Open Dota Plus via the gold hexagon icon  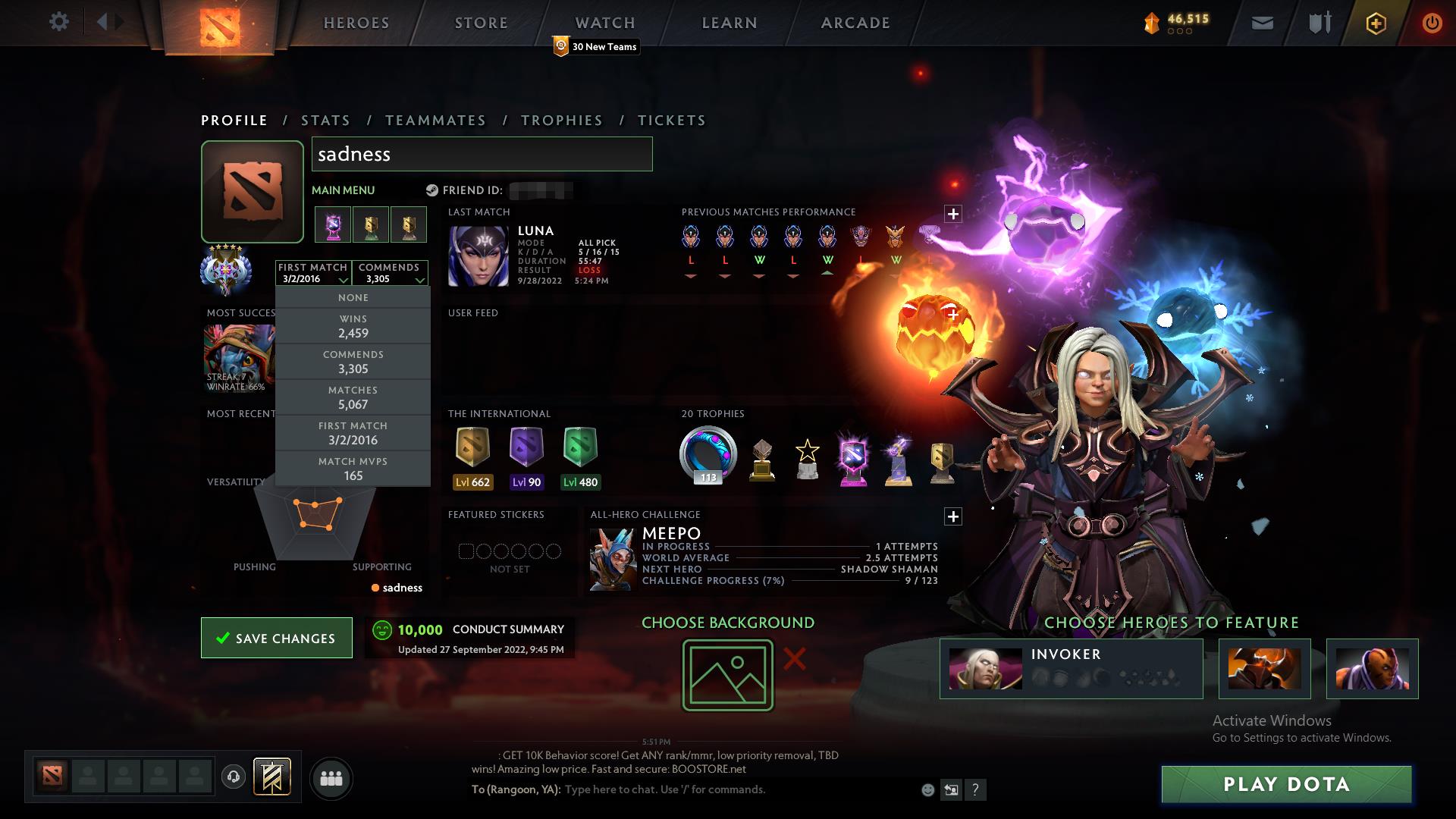click(1375, 23)
